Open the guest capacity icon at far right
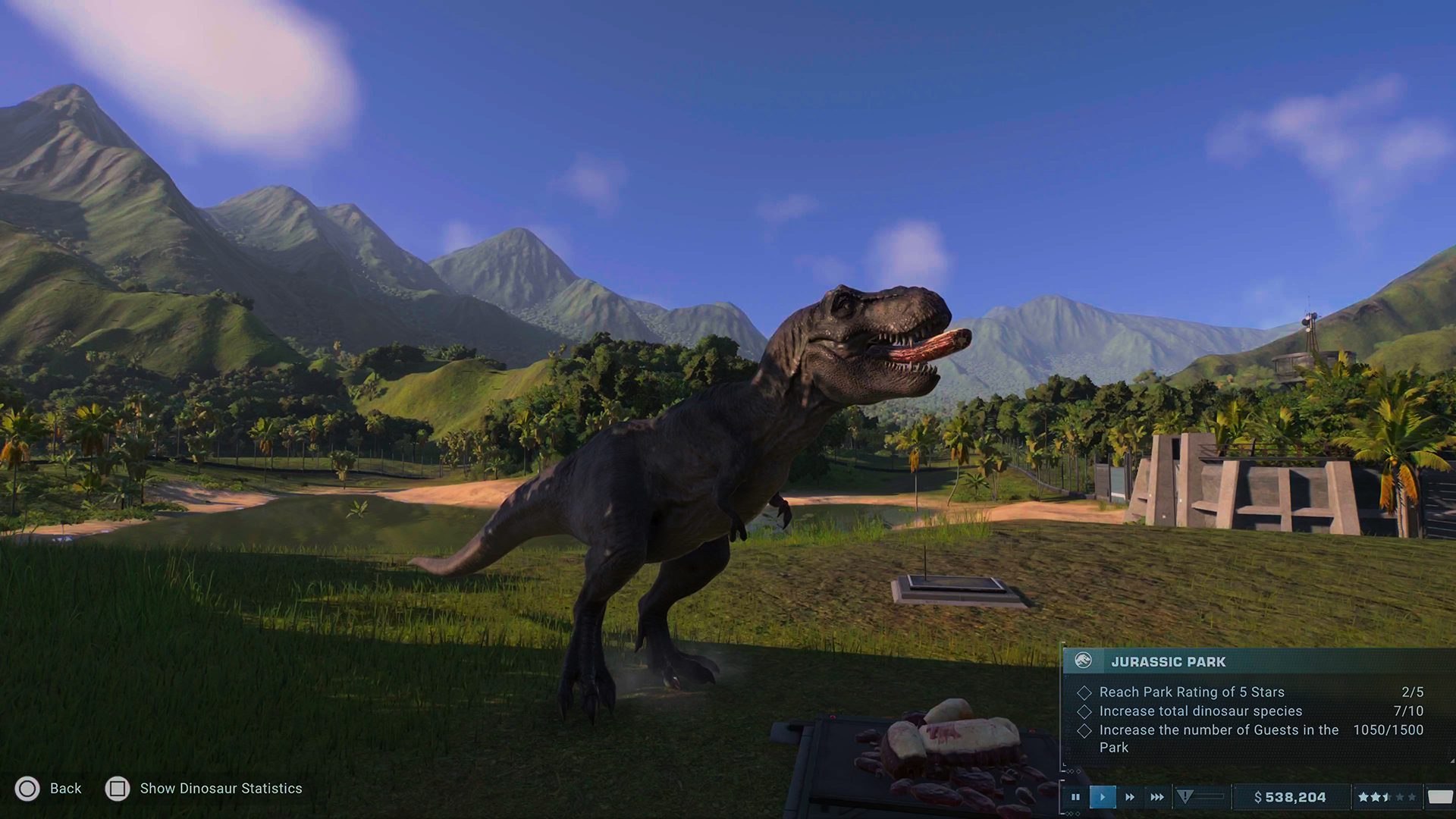 tap(1441, 797)
